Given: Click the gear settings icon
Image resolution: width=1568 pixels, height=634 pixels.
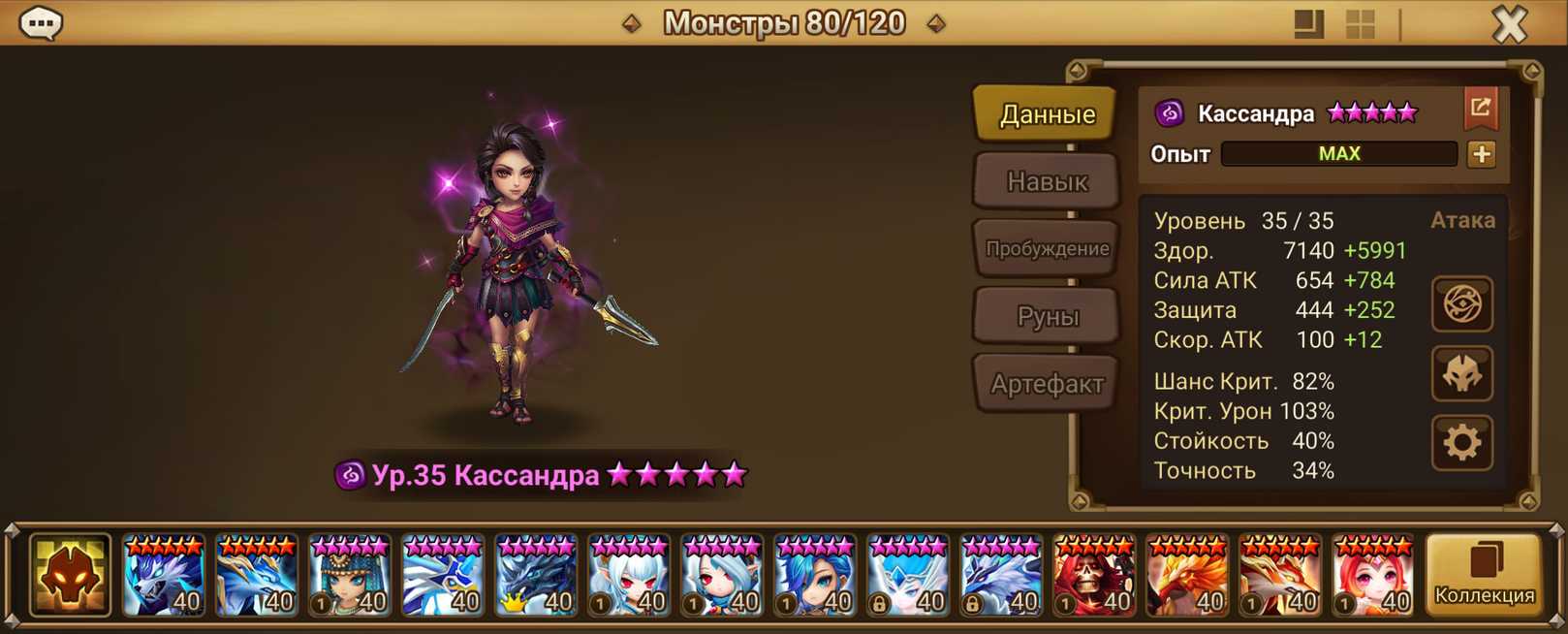Looking at the screenshot, I should [x=1461, y=443].
